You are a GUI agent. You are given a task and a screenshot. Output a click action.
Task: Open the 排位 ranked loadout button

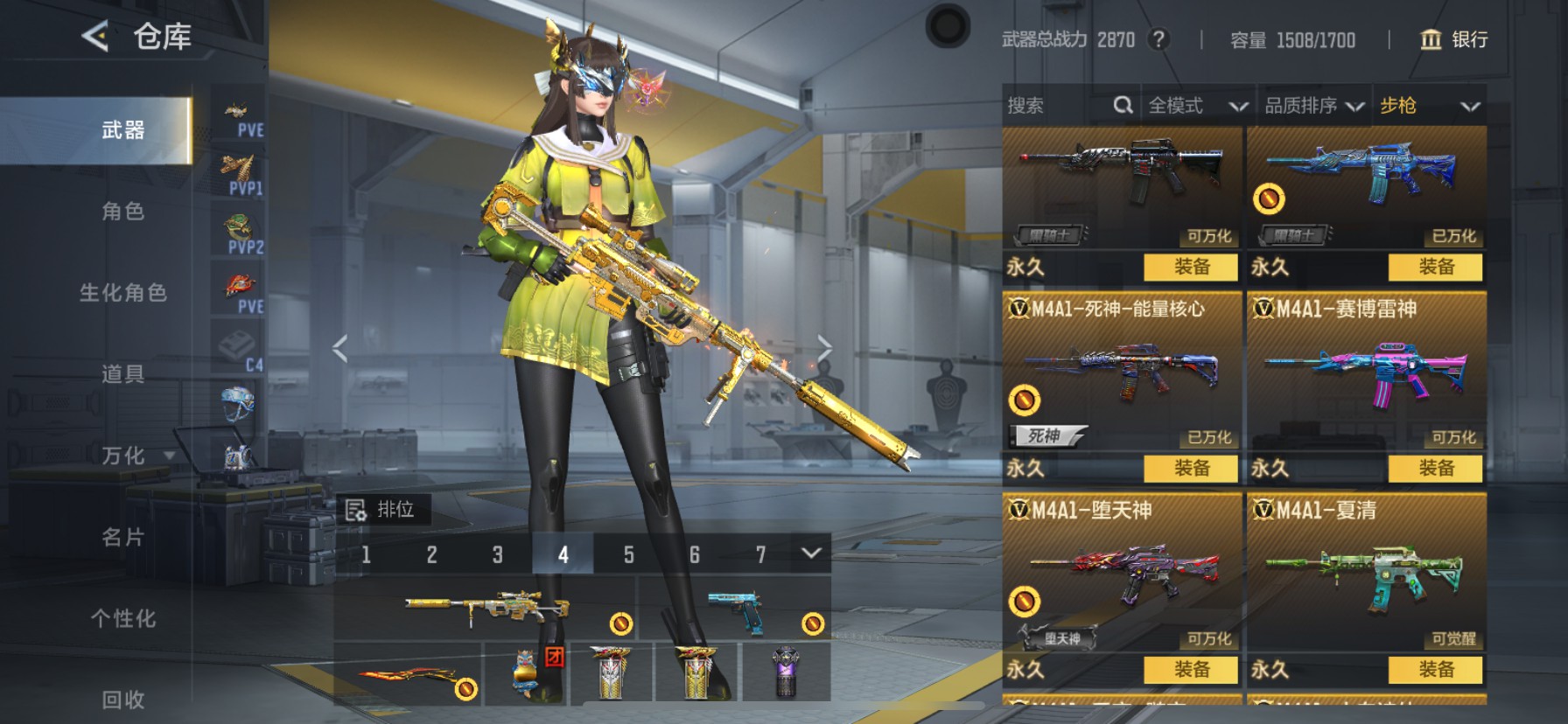381,510
